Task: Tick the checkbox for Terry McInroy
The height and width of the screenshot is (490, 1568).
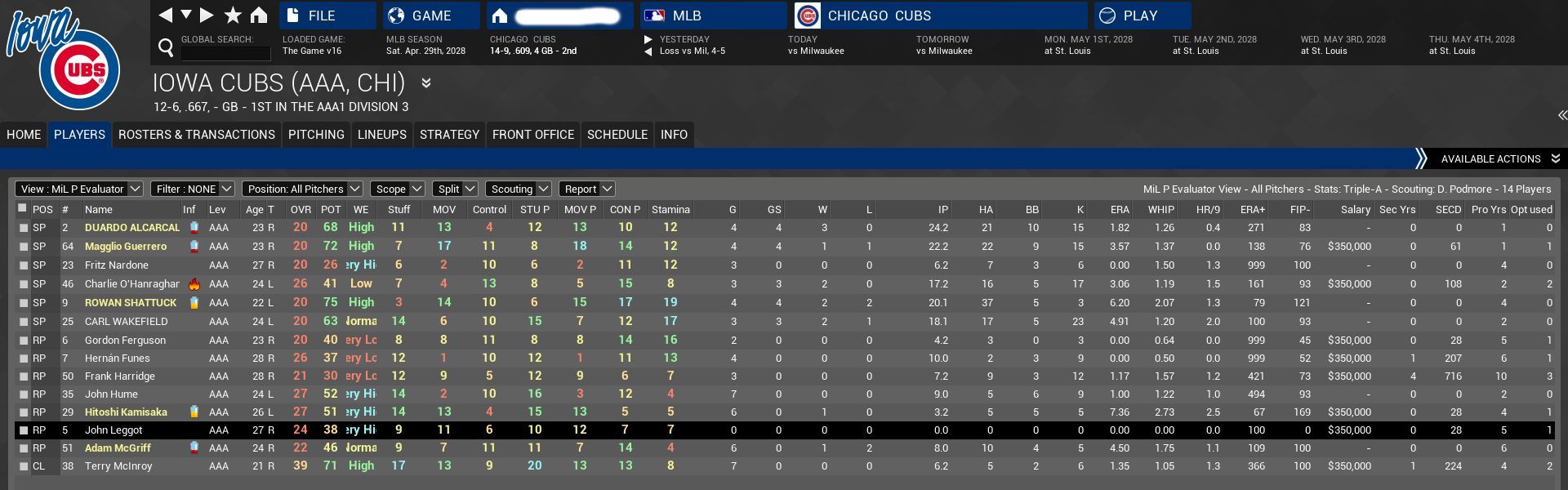Action: (24, 466)
